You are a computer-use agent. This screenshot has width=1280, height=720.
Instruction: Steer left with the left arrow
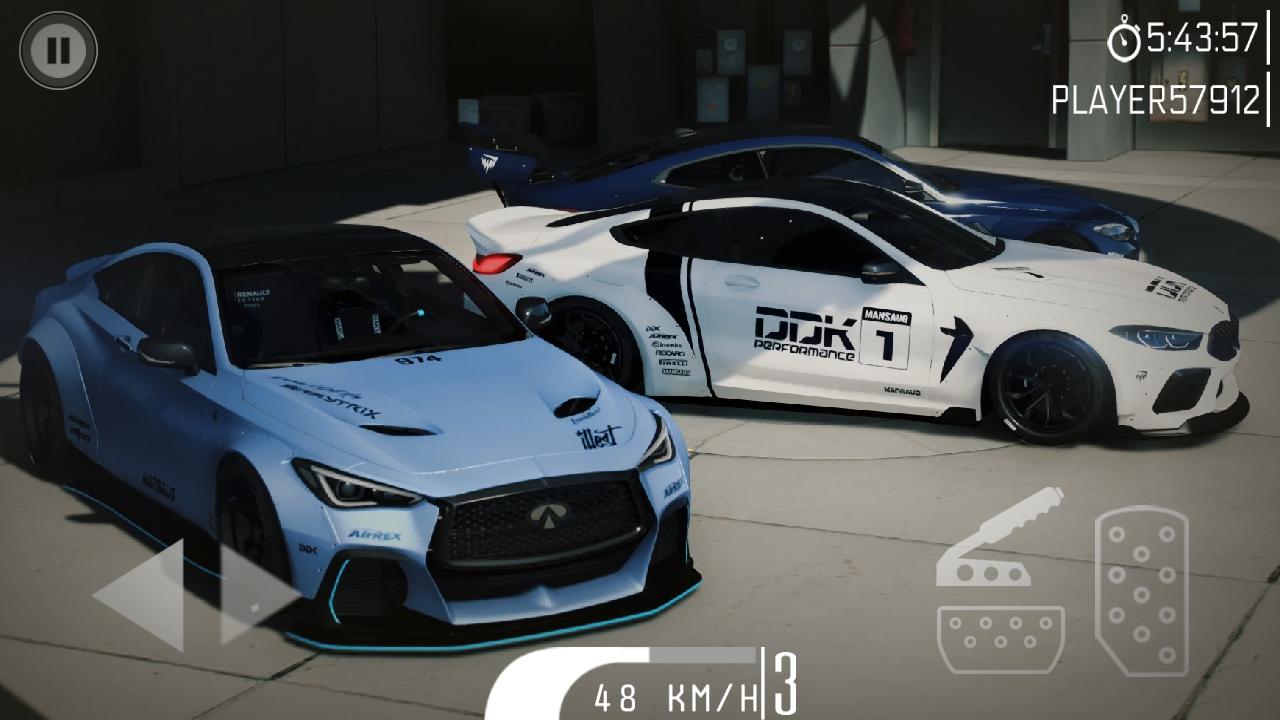click(x=142, y=594)
